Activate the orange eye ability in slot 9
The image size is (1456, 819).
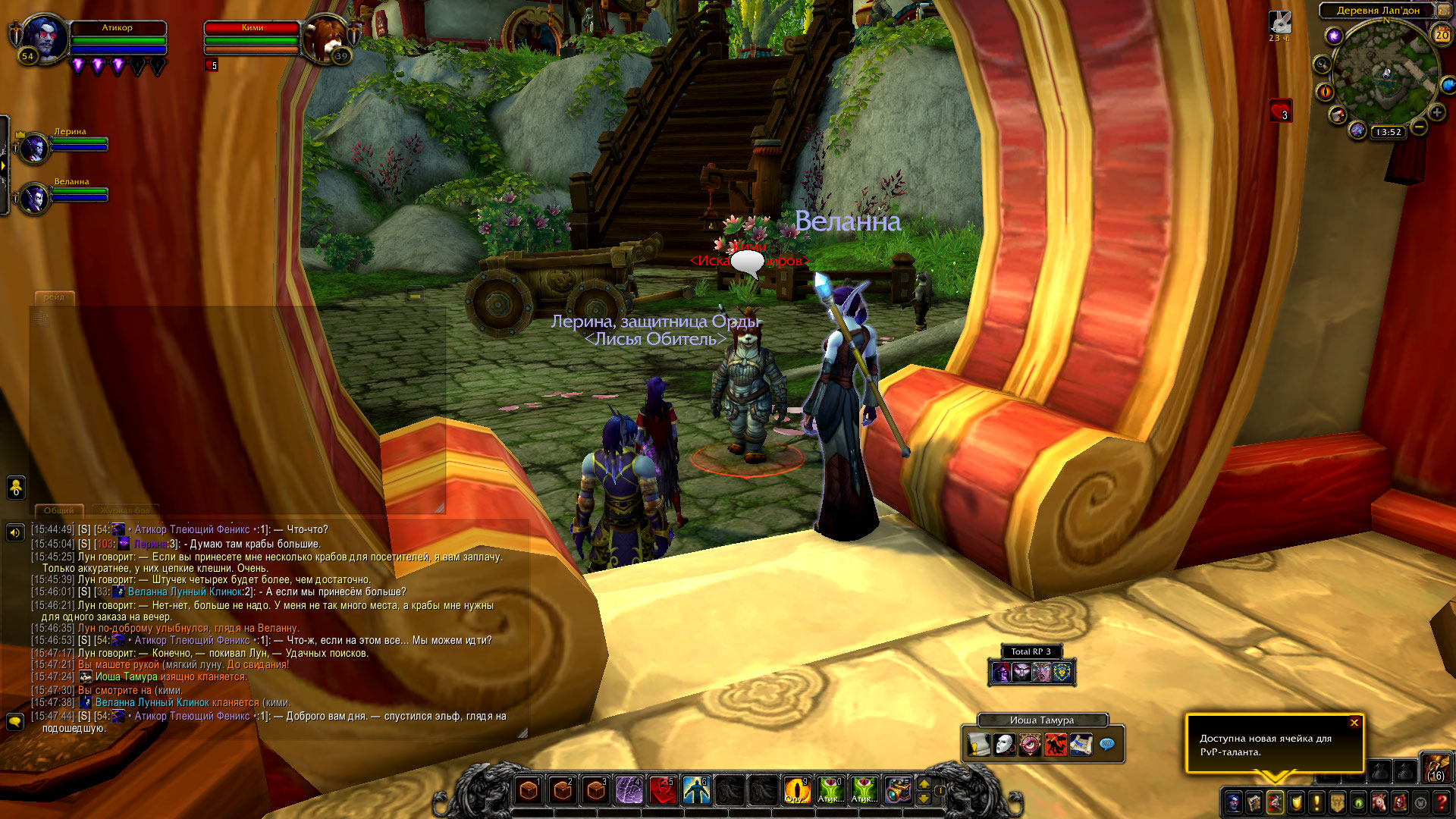pyautogui.click(x=796, y=790)
